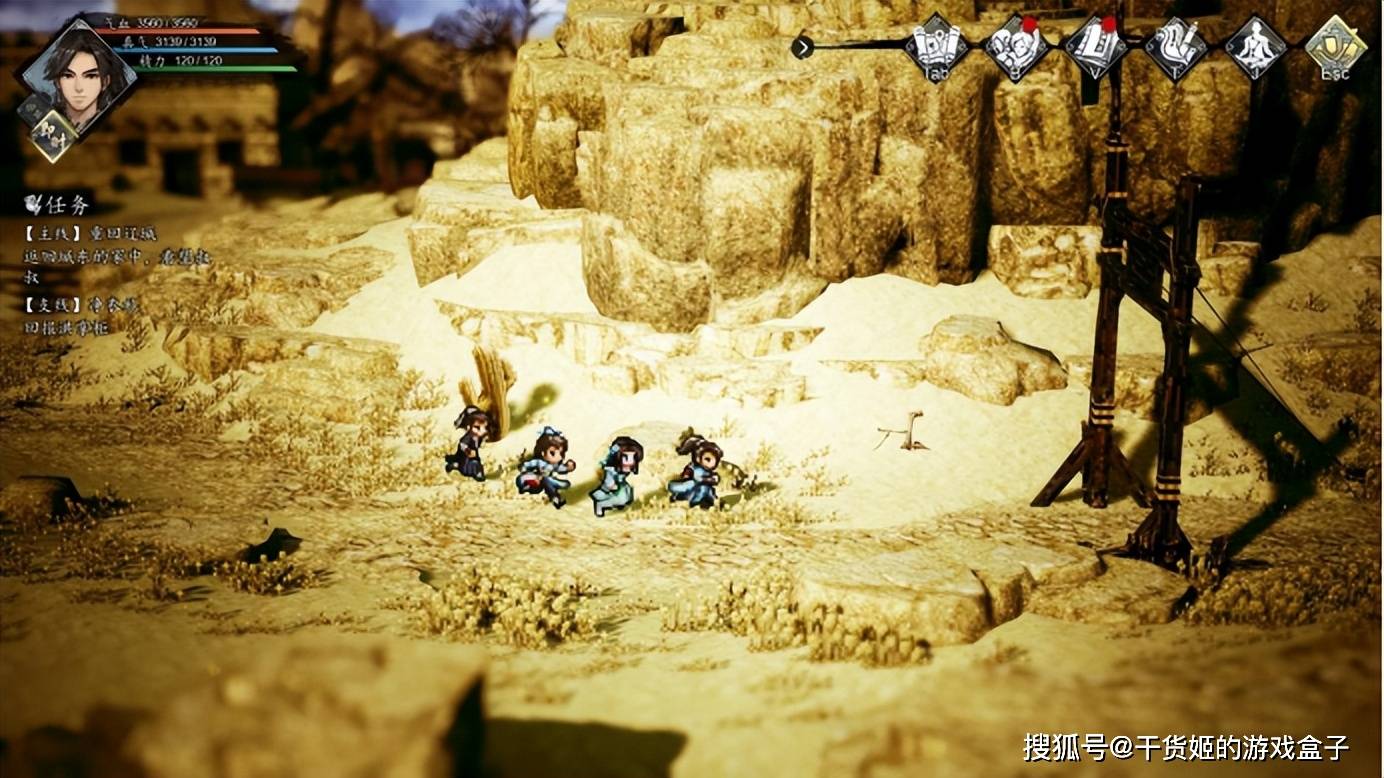1384x778 pixels.
Task: Open the hand-and-brush icon menu
Action: click(x=1176, y=46)
